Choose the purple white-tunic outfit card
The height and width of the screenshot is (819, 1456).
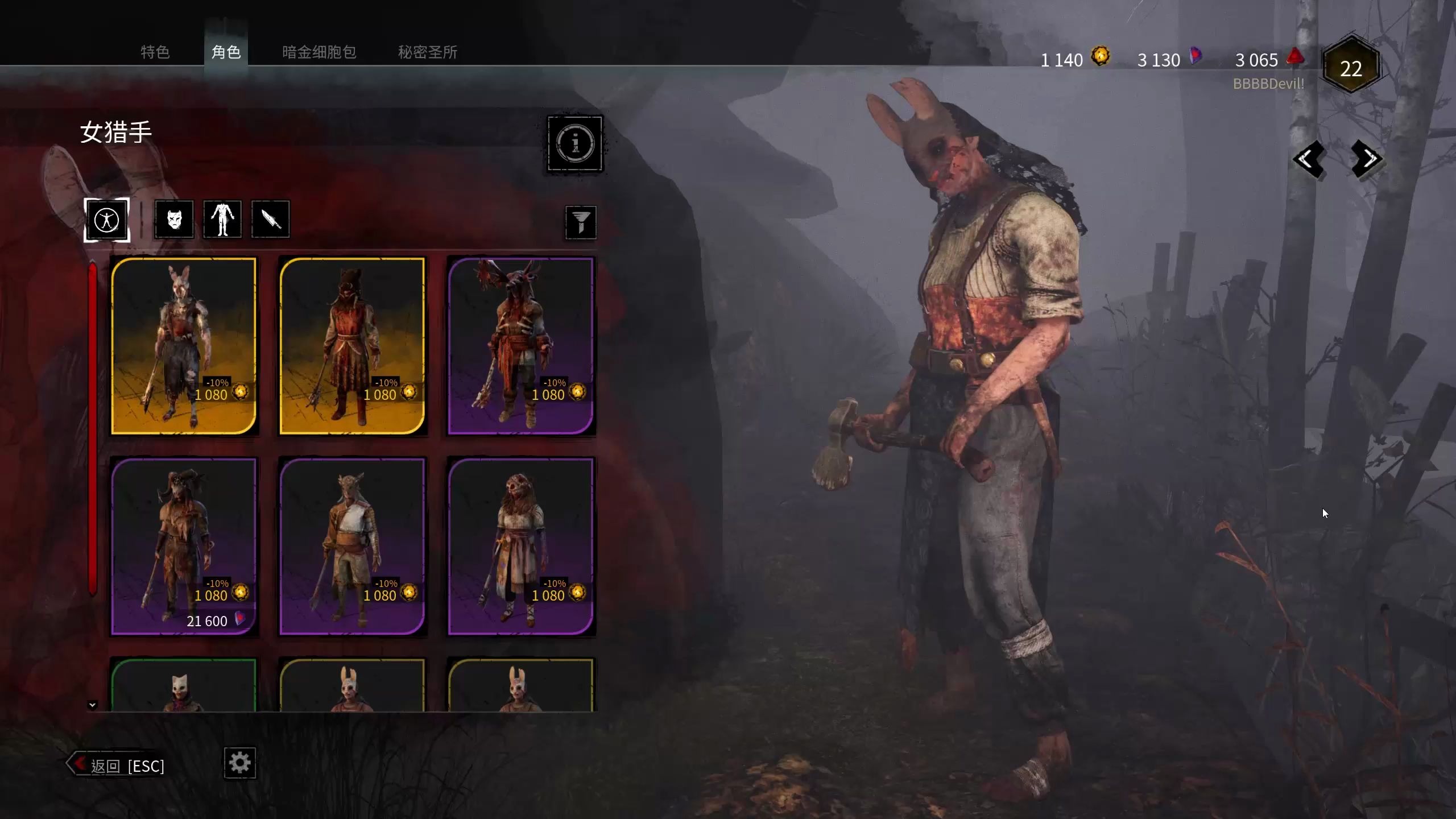coord(352,546)
